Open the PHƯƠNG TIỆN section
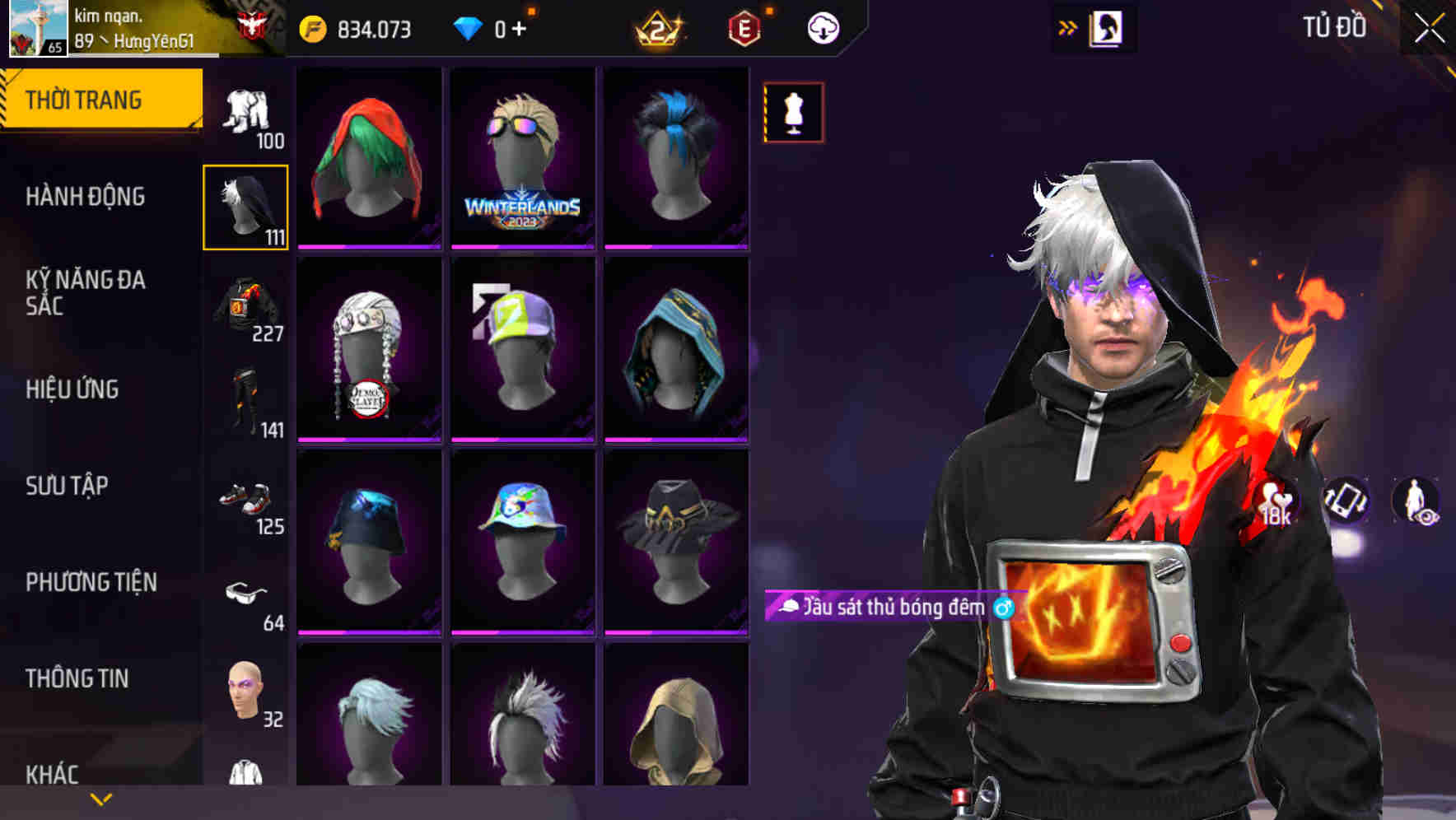 click(x=91, y=581)
